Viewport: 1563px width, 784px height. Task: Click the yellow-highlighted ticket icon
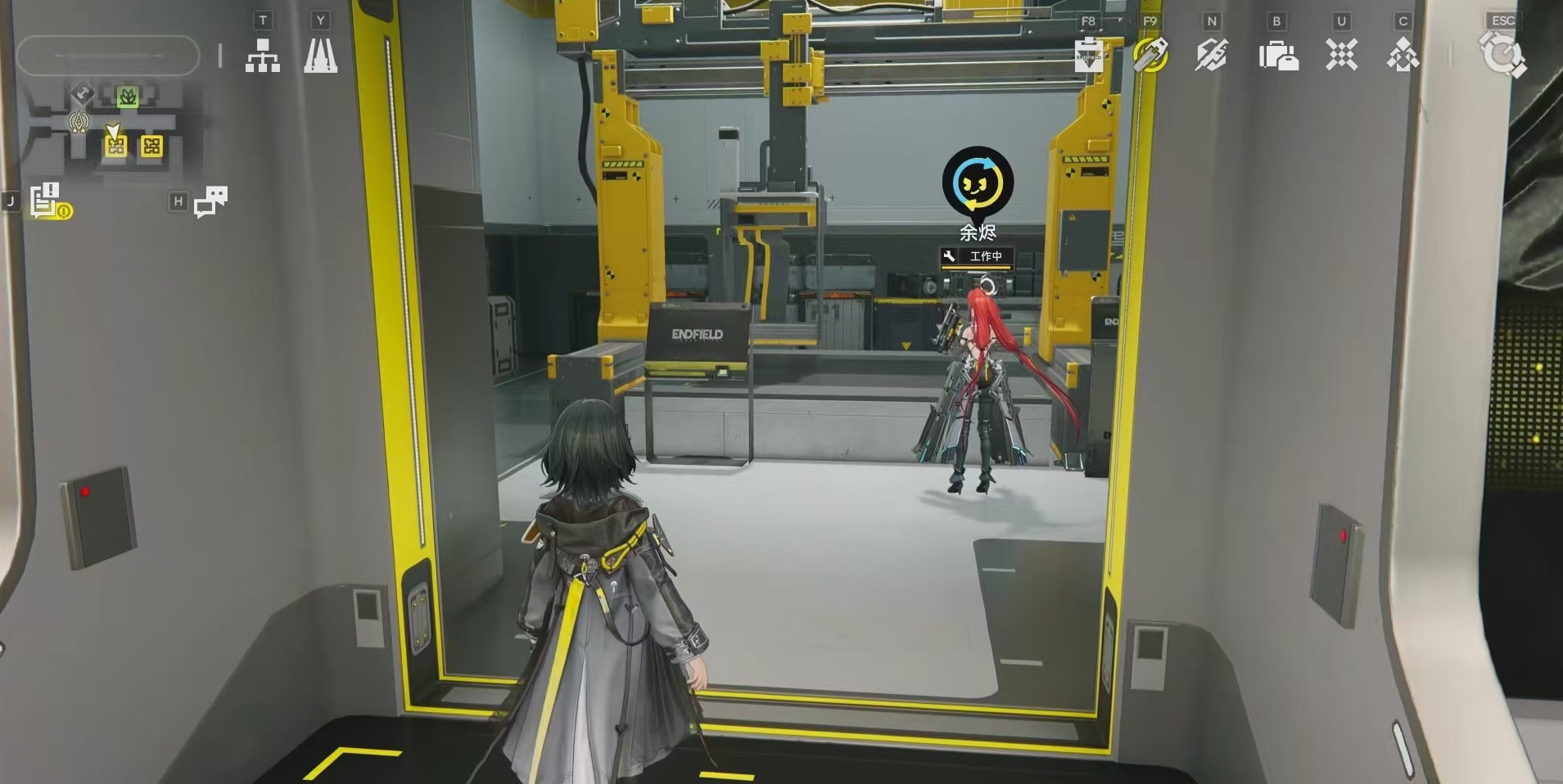(x=1150, y=55)
